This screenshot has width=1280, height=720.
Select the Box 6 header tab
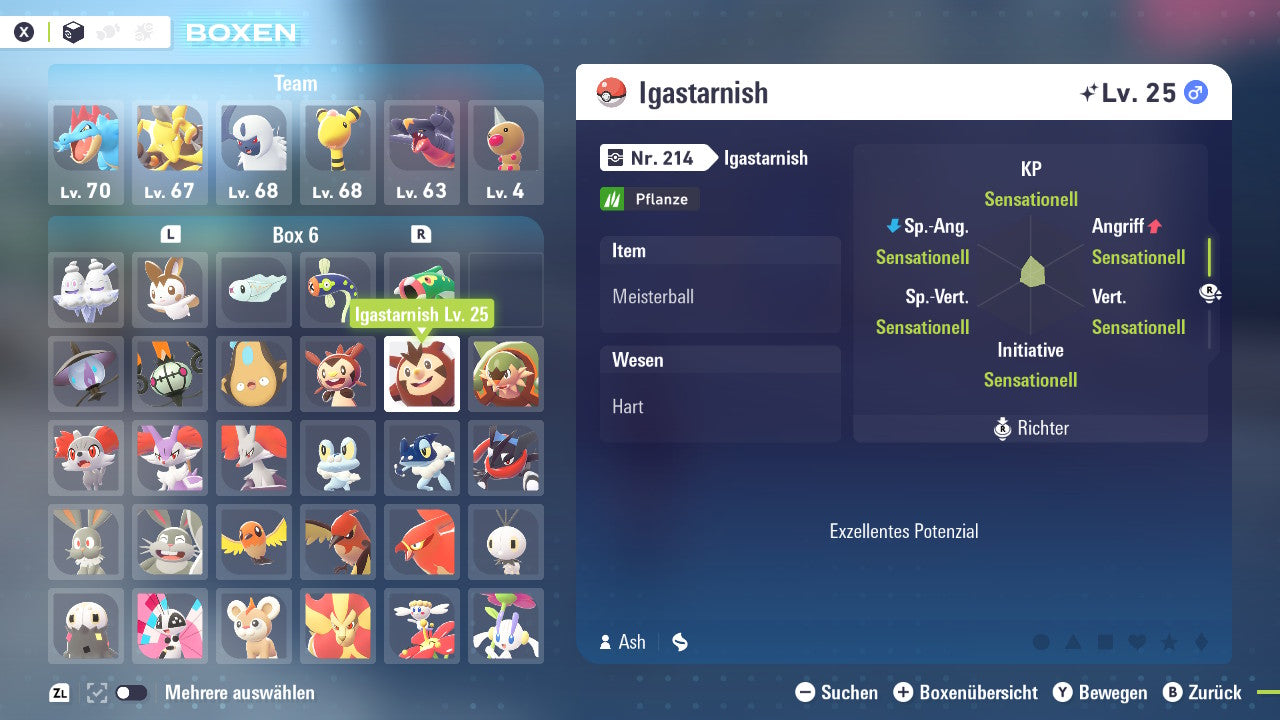pyautogui.click(x=297, y=235)
